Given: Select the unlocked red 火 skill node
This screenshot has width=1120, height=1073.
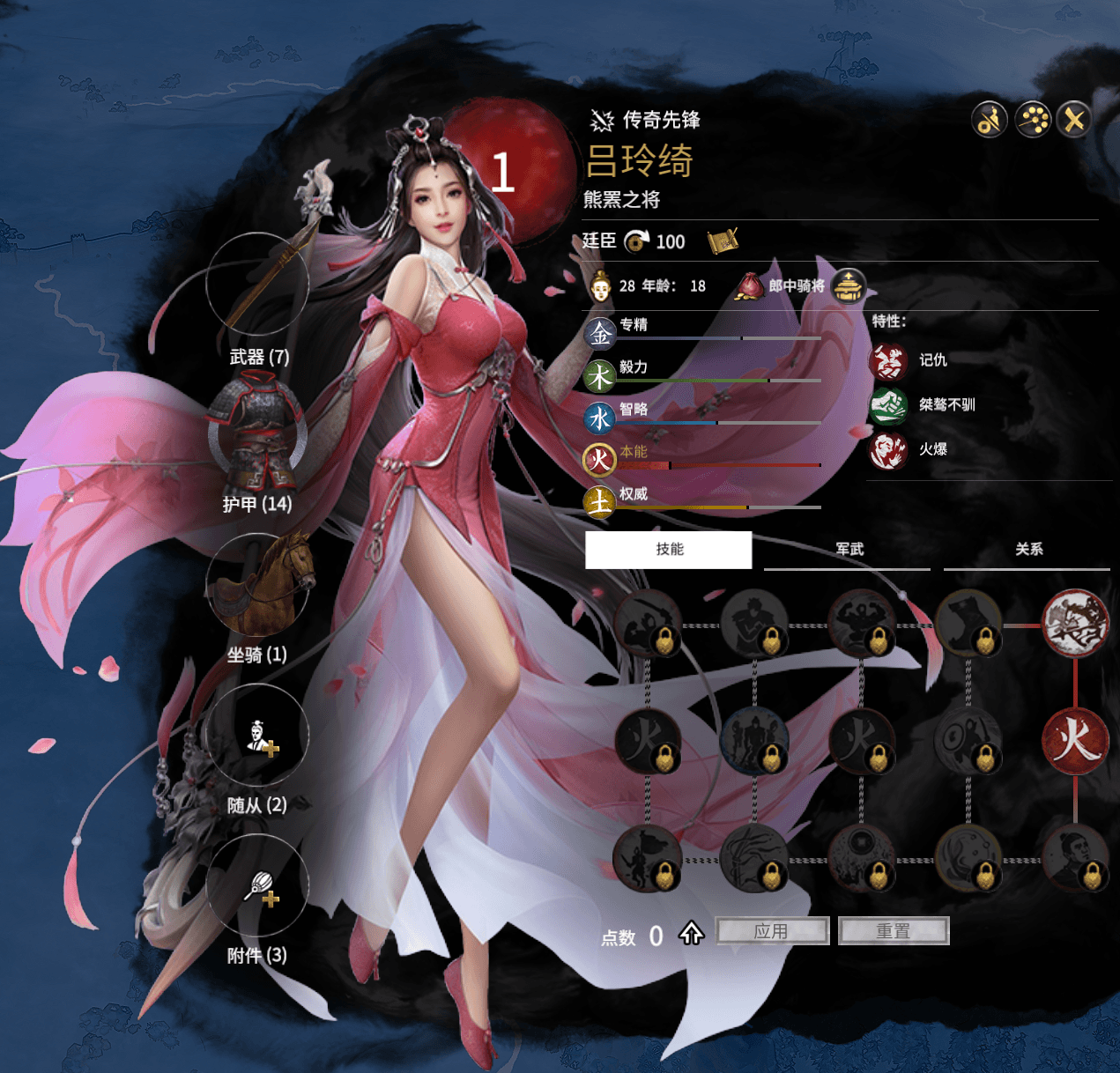Looking at the screenshot, I should pos(1075,740).
